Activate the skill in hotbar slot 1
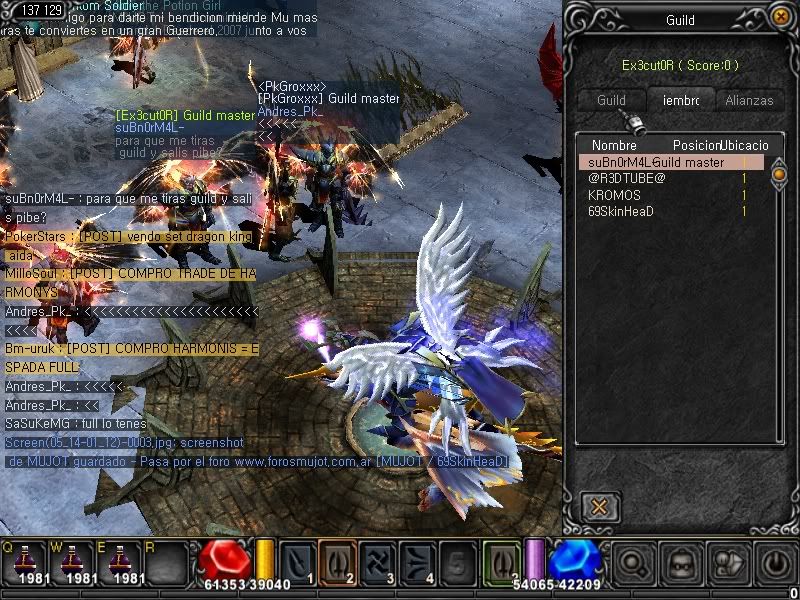Screen dimensions: 800x600 [x=298, y=562]
